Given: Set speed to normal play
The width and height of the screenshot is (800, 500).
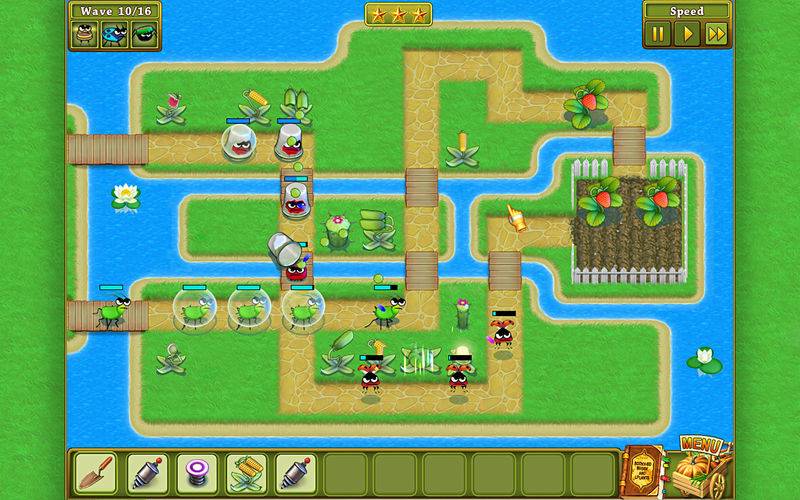Looking at the screenshot, I should 686,33.
